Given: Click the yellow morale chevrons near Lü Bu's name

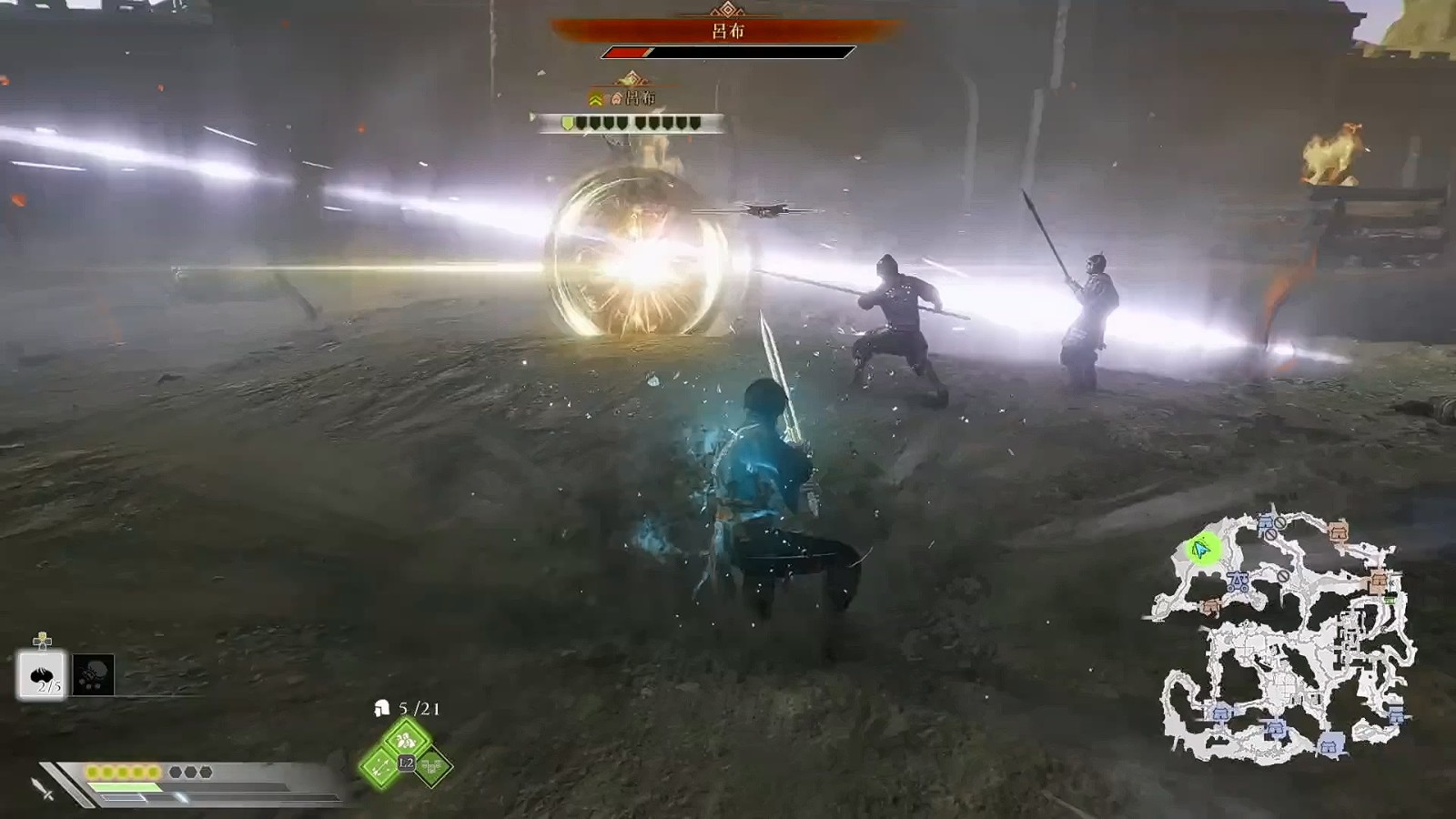Looking at the screenshot, I should tap(595, 98).
